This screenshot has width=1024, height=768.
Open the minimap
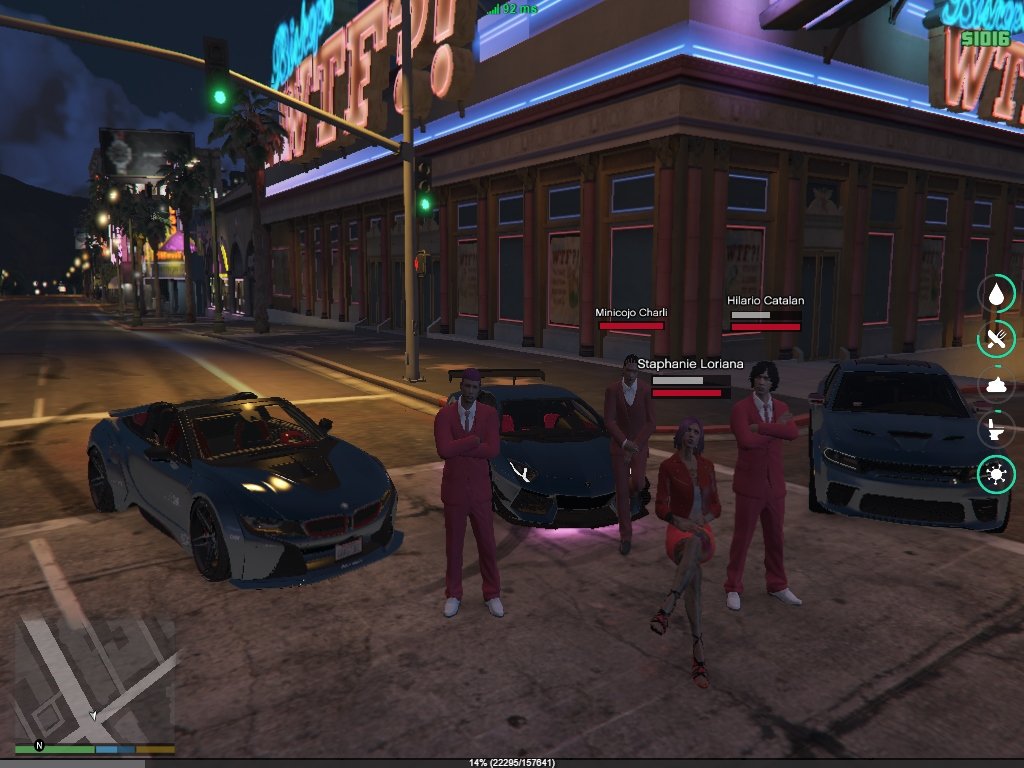[95, 678]
